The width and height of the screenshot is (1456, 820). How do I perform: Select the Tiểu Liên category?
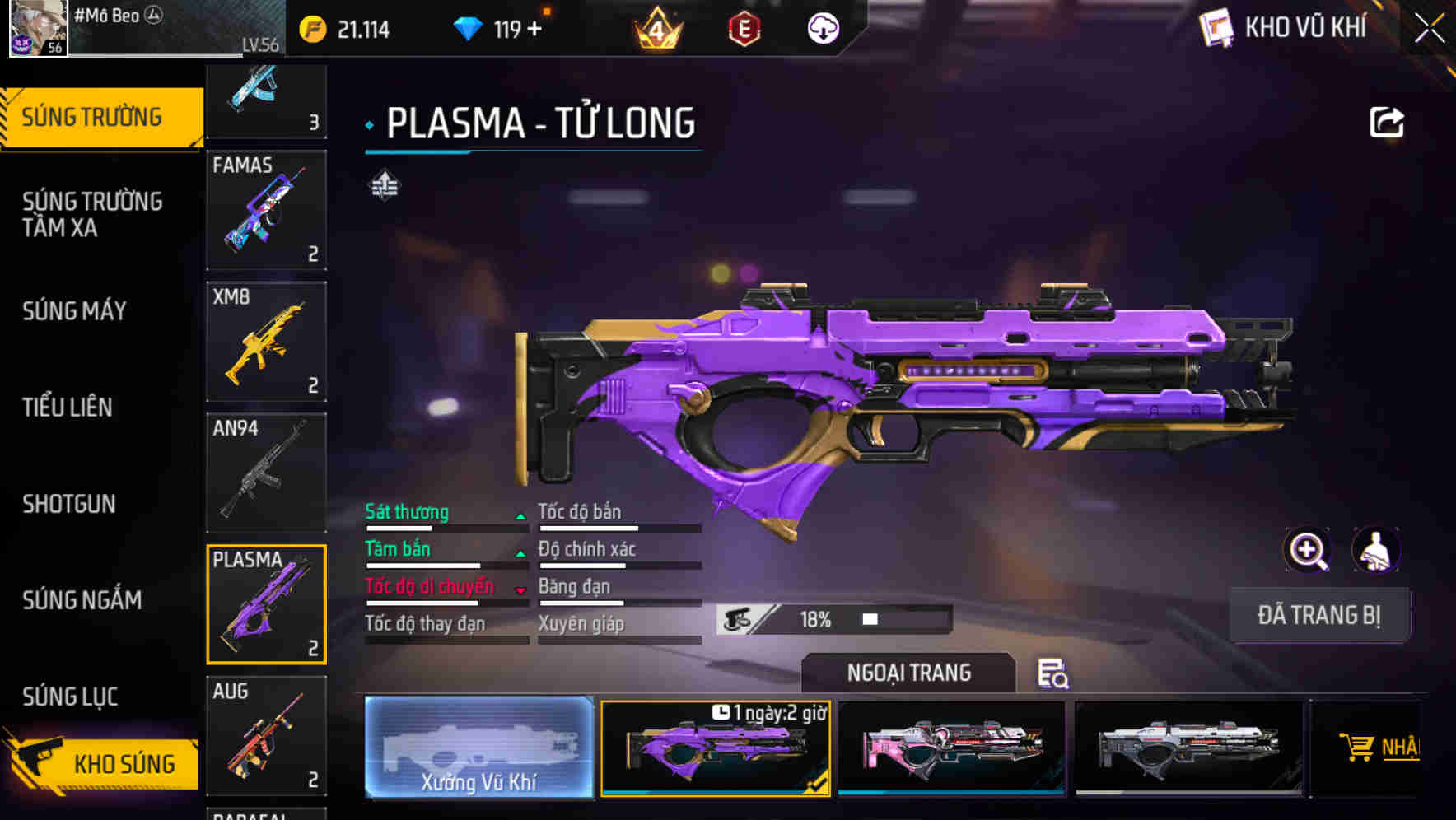(x=68, y=408)
